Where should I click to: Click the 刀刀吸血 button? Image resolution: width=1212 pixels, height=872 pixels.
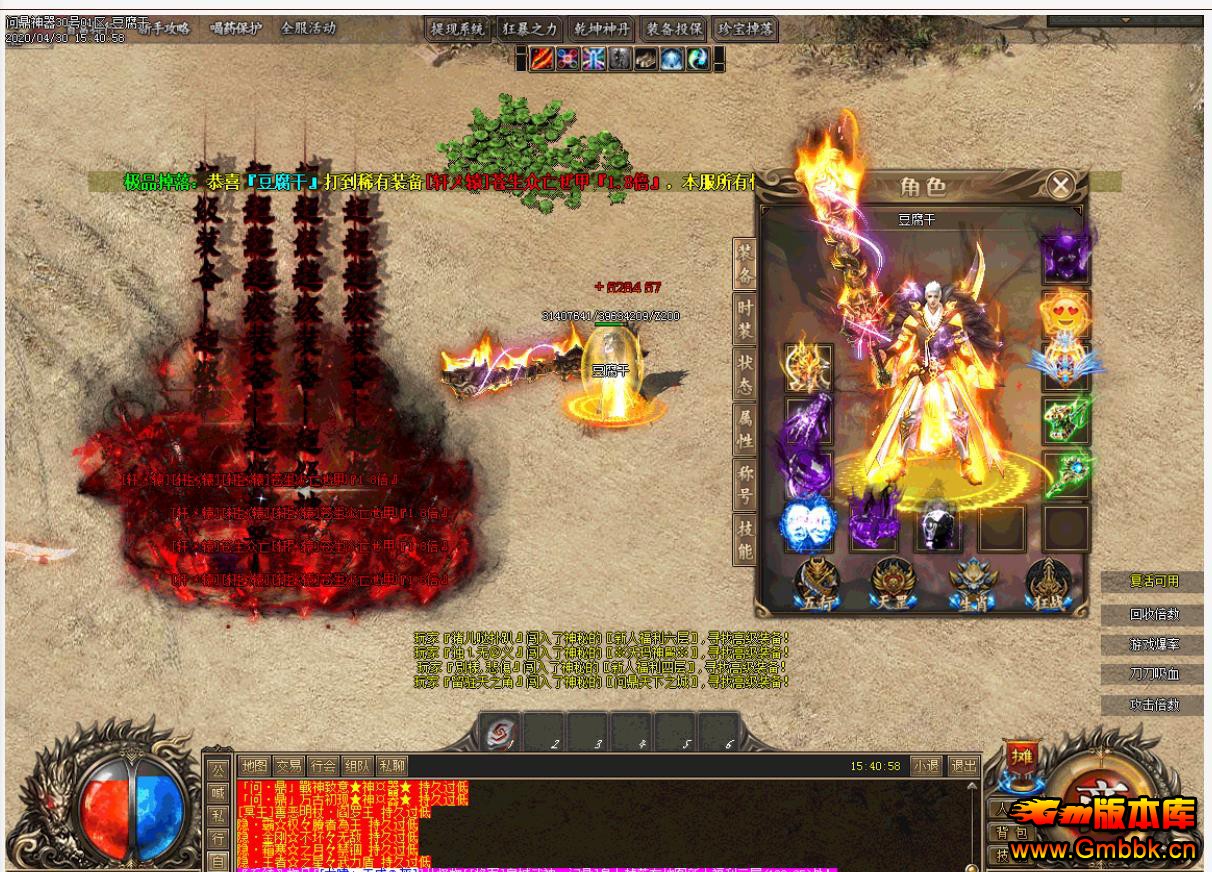[x=1154, y=674]
